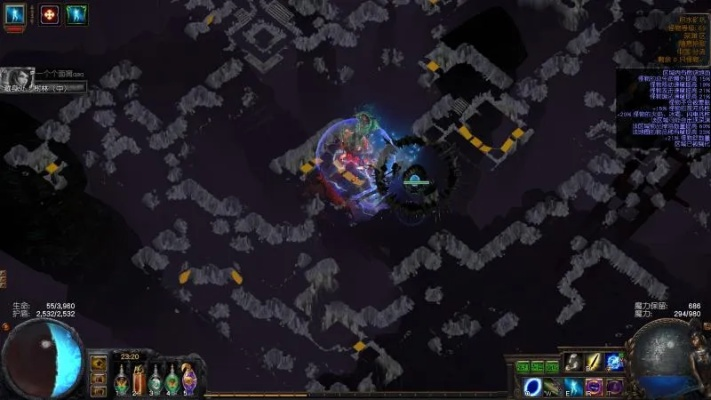Click the party member portrait
Image resolution: width=711 pixels, height=400 pixels.
point(18,78)
